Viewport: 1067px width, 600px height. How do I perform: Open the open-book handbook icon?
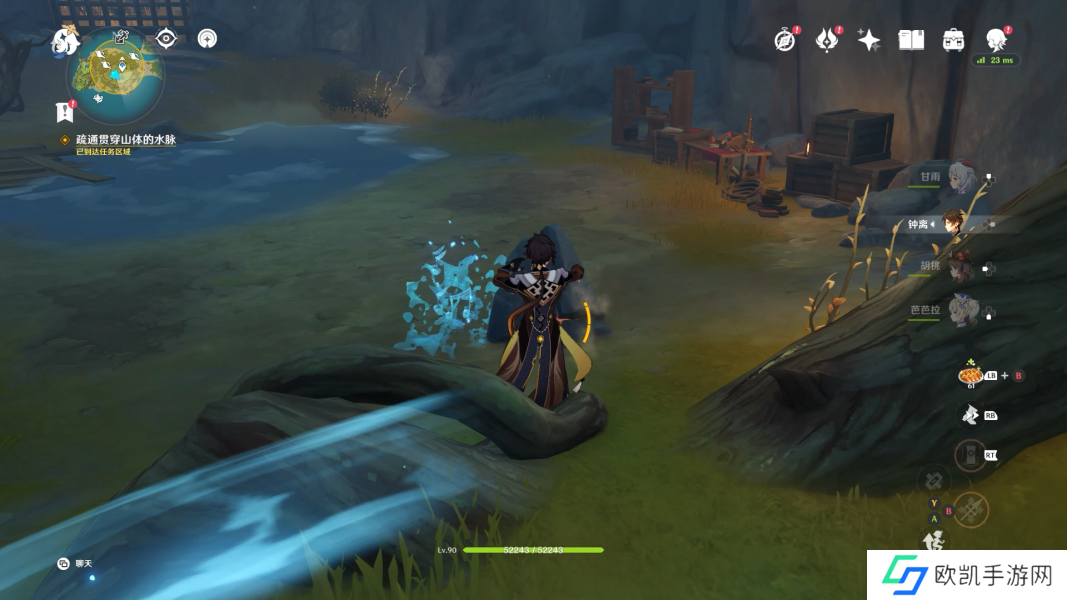(x=911, y=40)
